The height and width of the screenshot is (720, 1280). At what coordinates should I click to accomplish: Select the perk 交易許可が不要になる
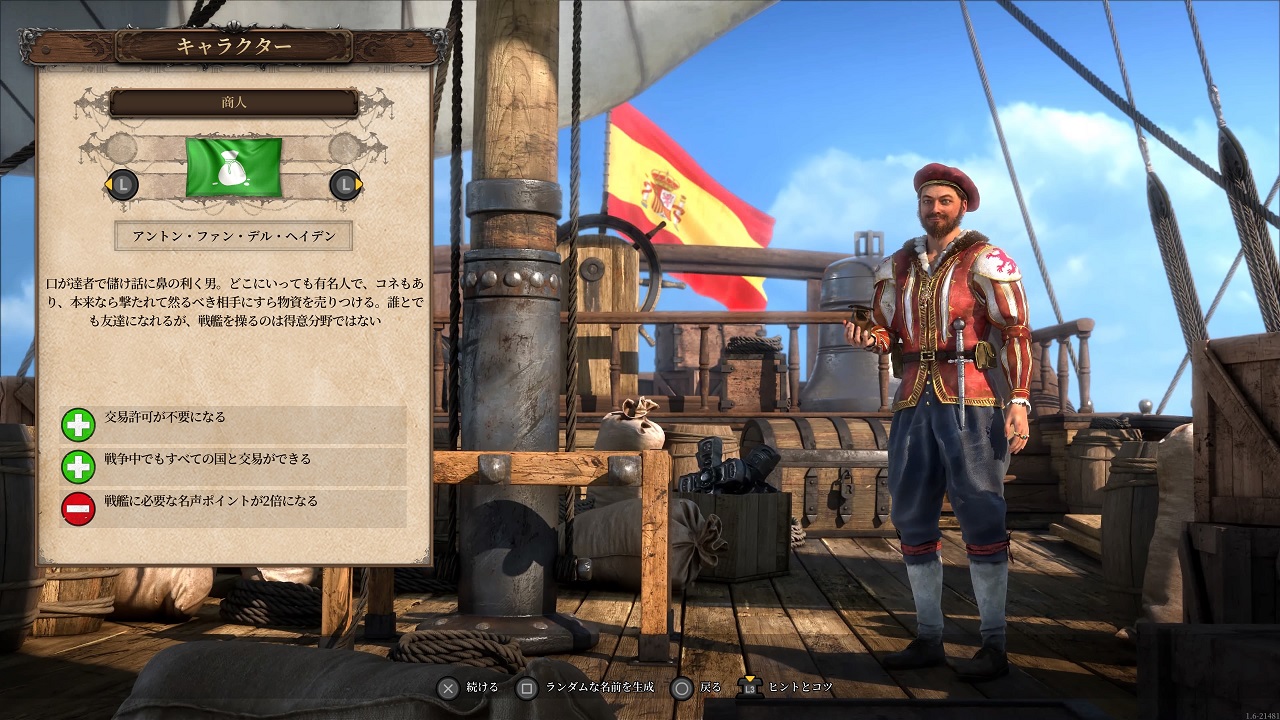coord(233,424)
